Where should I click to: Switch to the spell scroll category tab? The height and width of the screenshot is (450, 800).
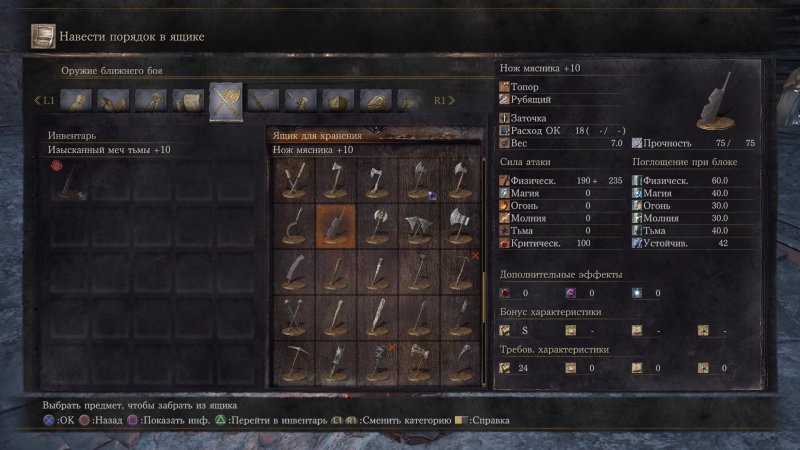(190, 101)
